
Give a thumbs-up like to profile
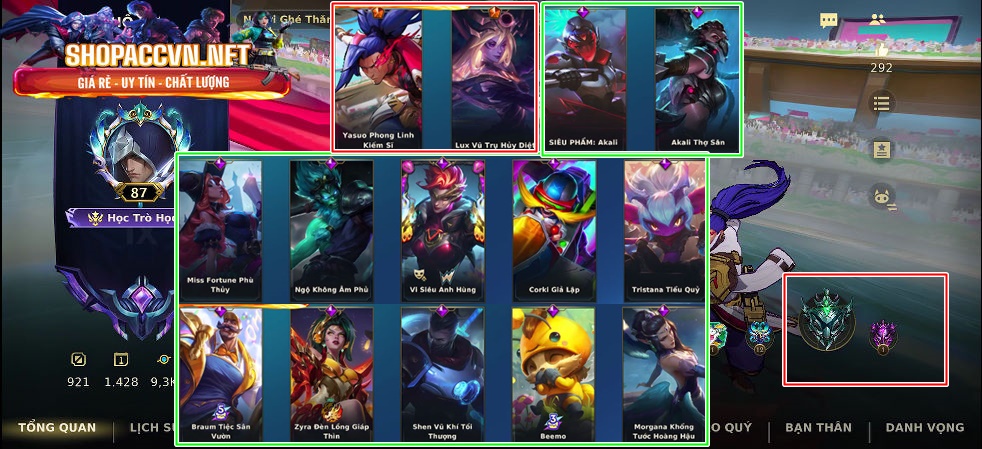coord(881,49)
